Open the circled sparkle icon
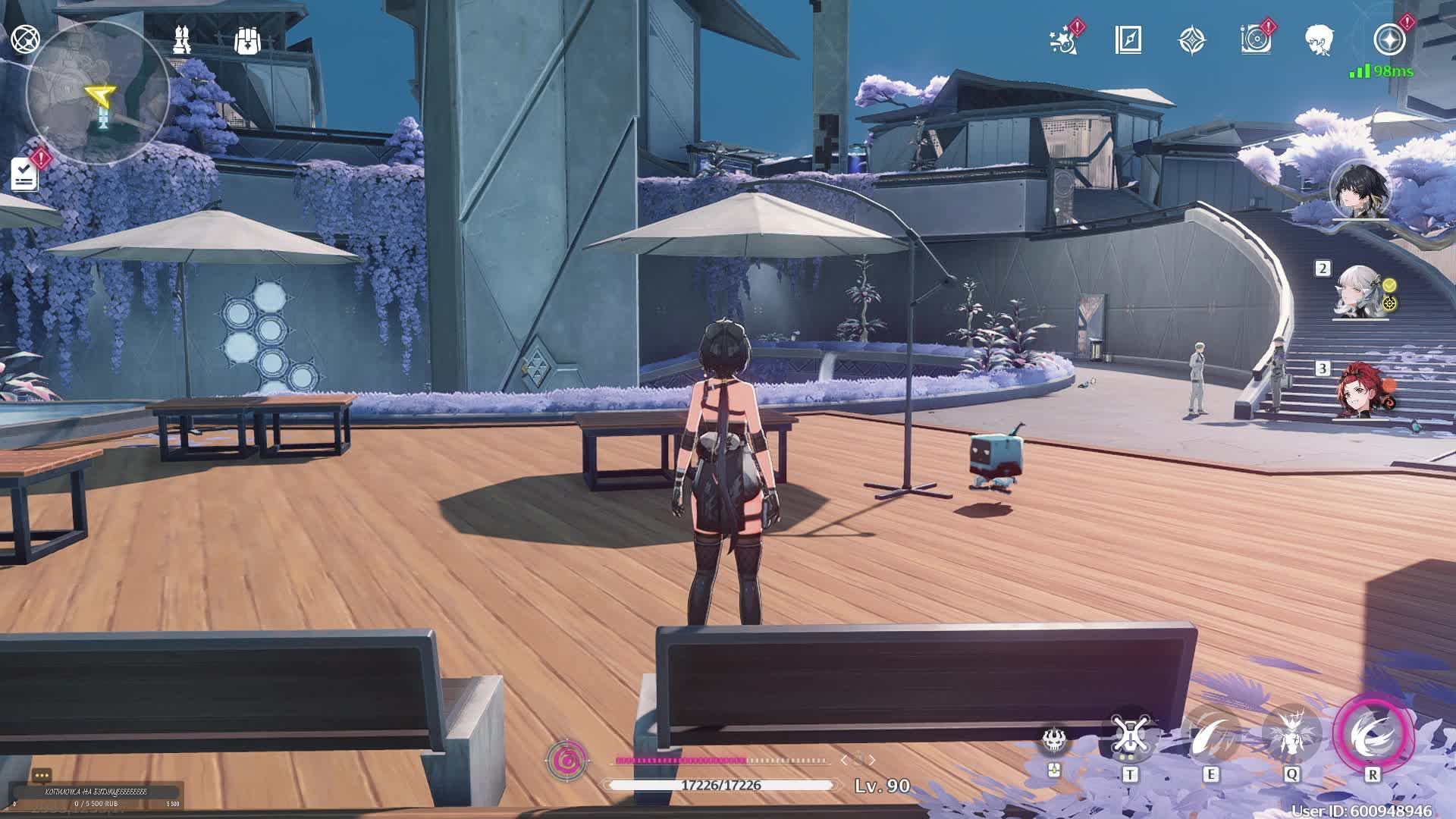The width and height of the screenshot is (1456, 819). pos(1389,40)
